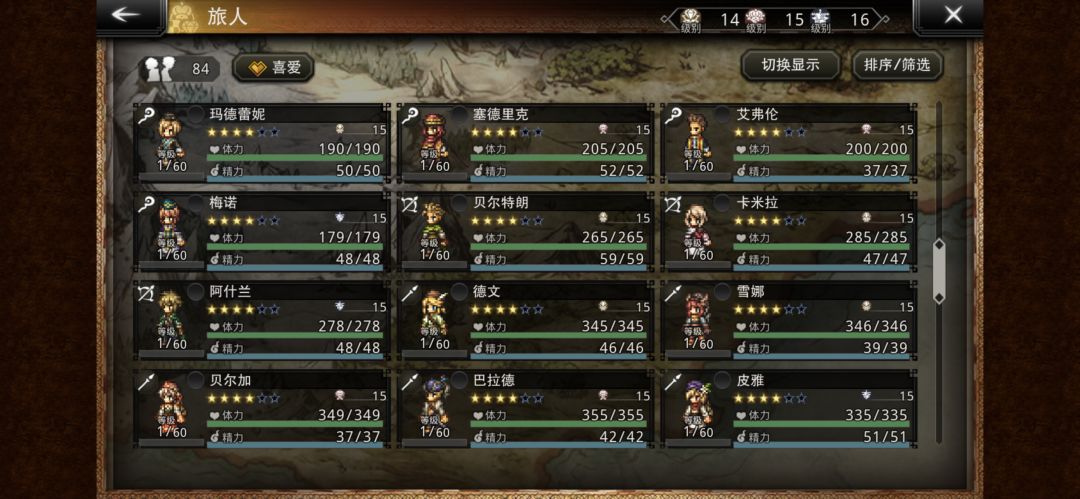Toggle the 喜爱 favorites filter

(x=274, y=68)
